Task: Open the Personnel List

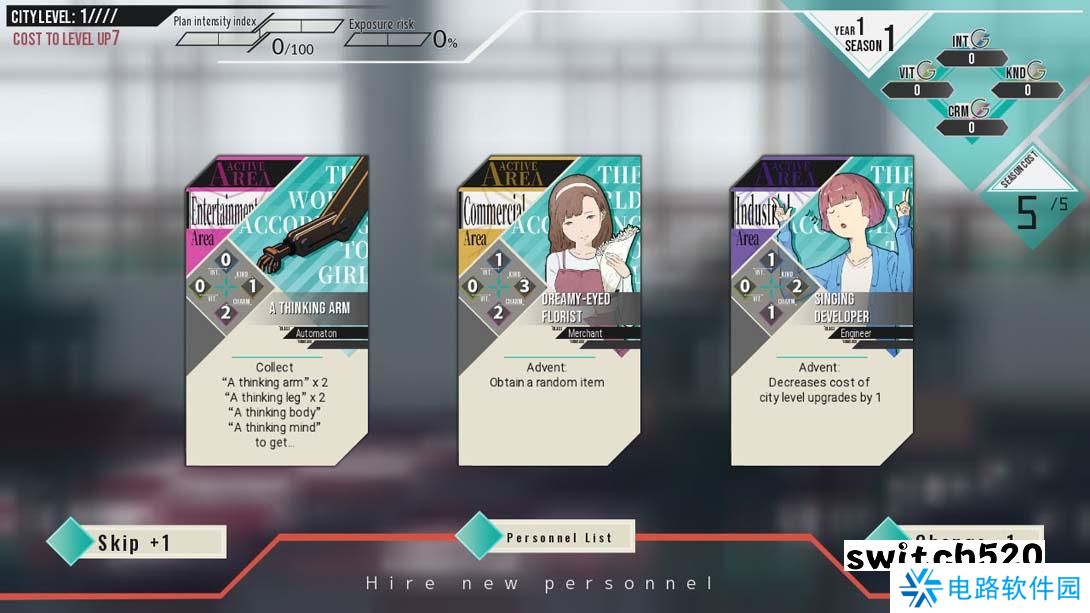Action: [x=558, y=538]
